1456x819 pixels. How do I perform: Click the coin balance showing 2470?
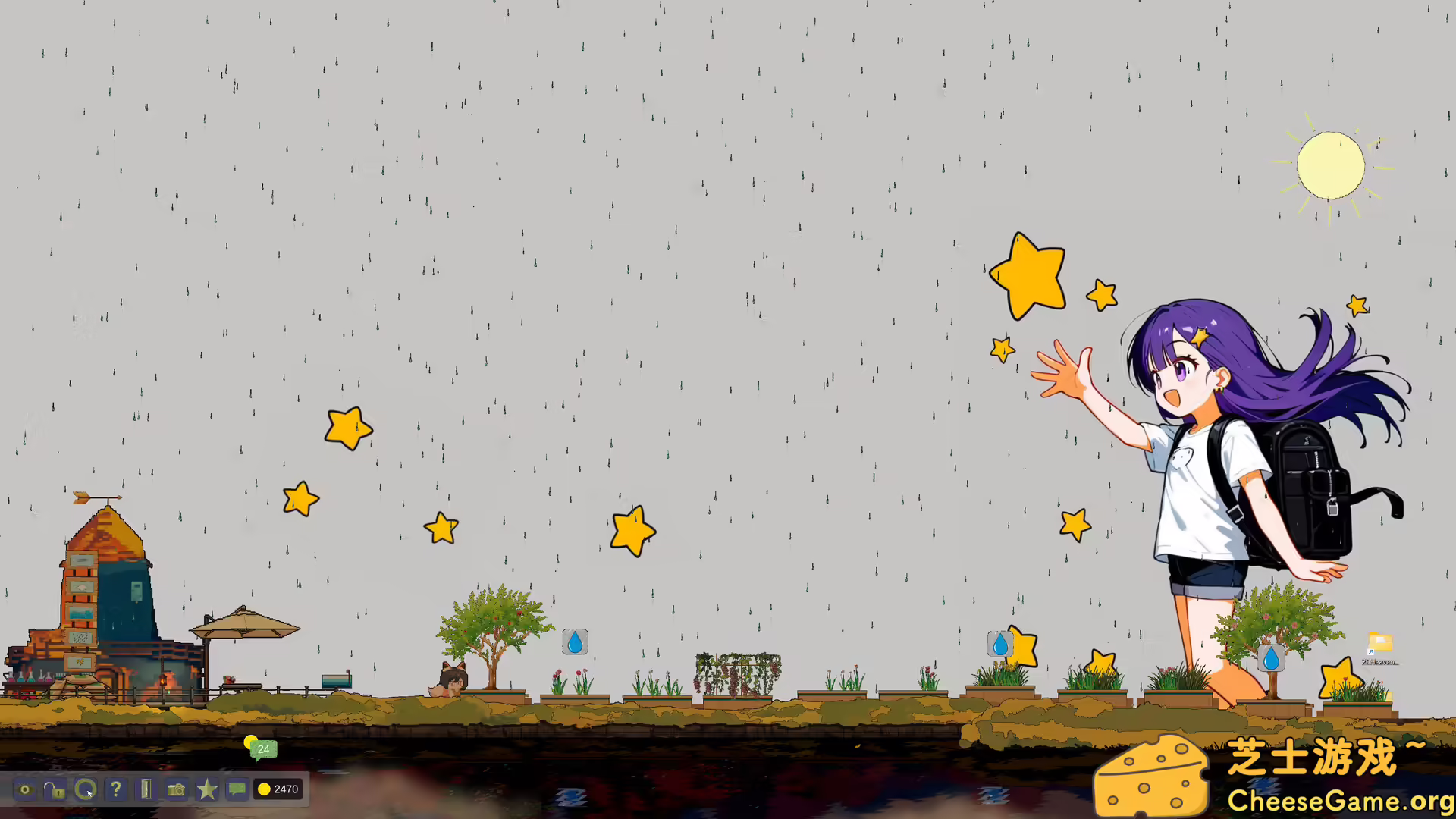[x=285, y=789]
